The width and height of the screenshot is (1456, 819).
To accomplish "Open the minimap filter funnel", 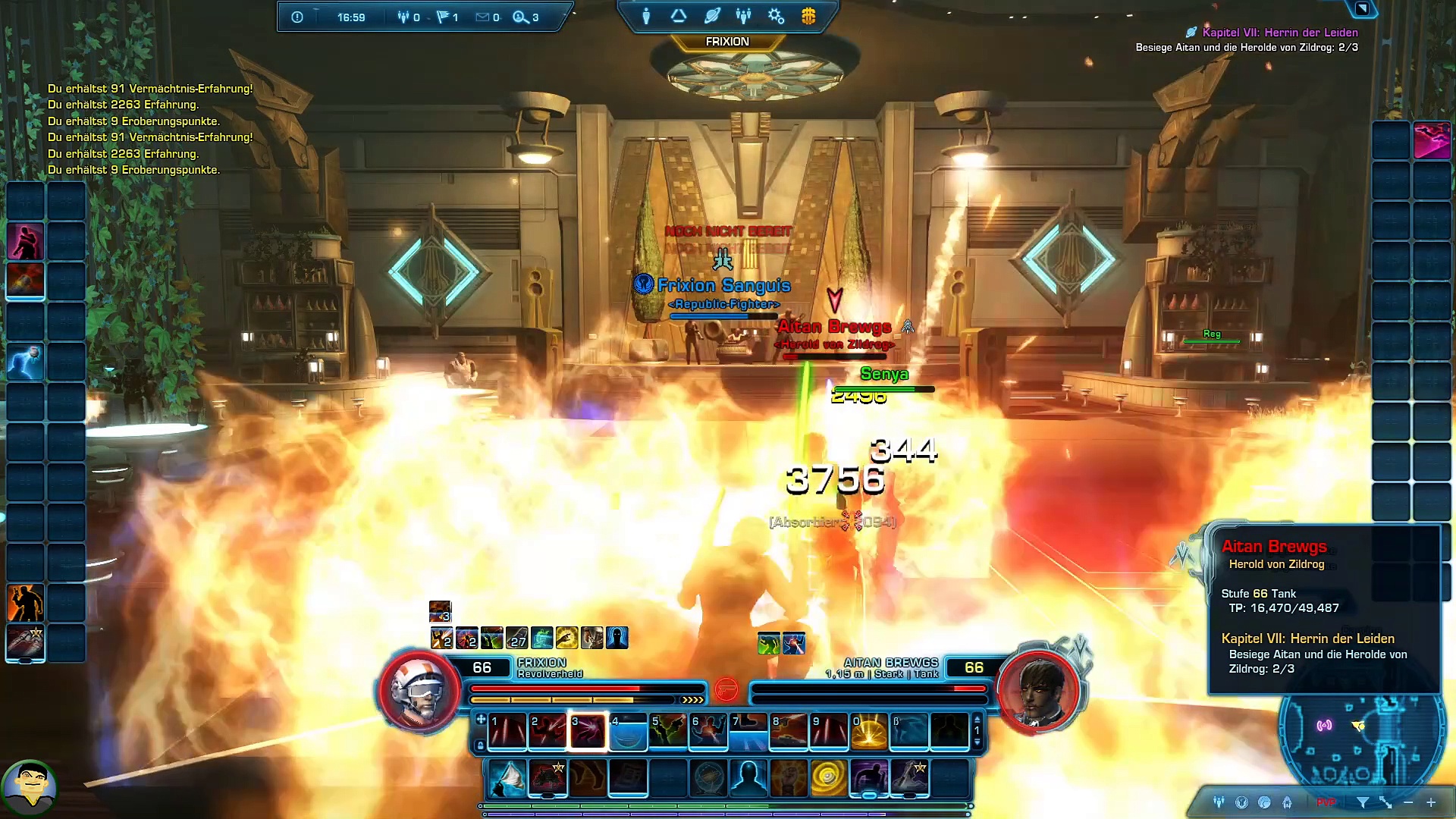I will (1363, 802).
